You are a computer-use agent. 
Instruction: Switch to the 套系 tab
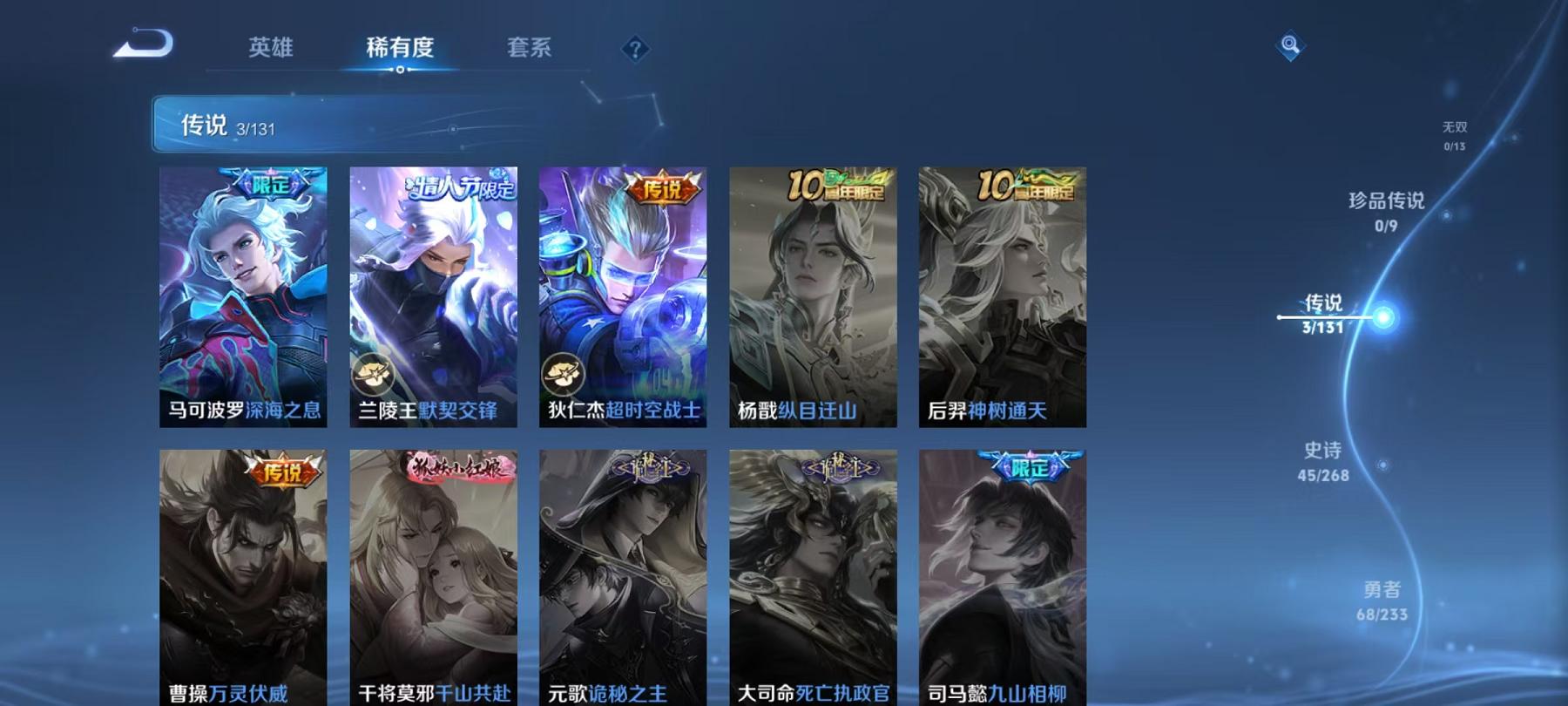(x=531, y=50)
